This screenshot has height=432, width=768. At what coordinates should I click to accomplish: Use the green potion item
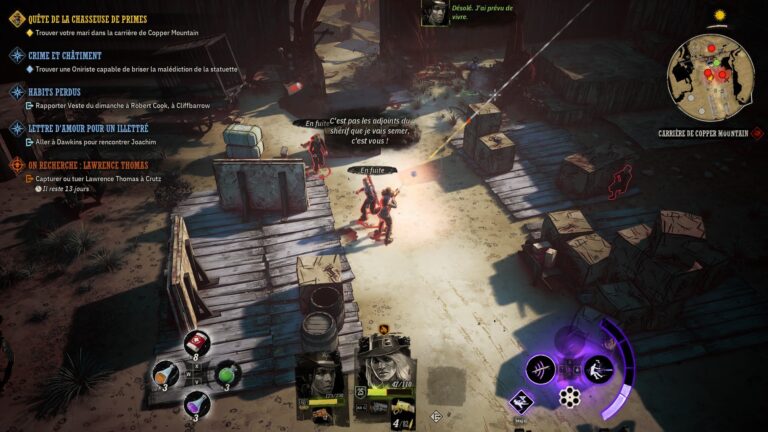227,374
